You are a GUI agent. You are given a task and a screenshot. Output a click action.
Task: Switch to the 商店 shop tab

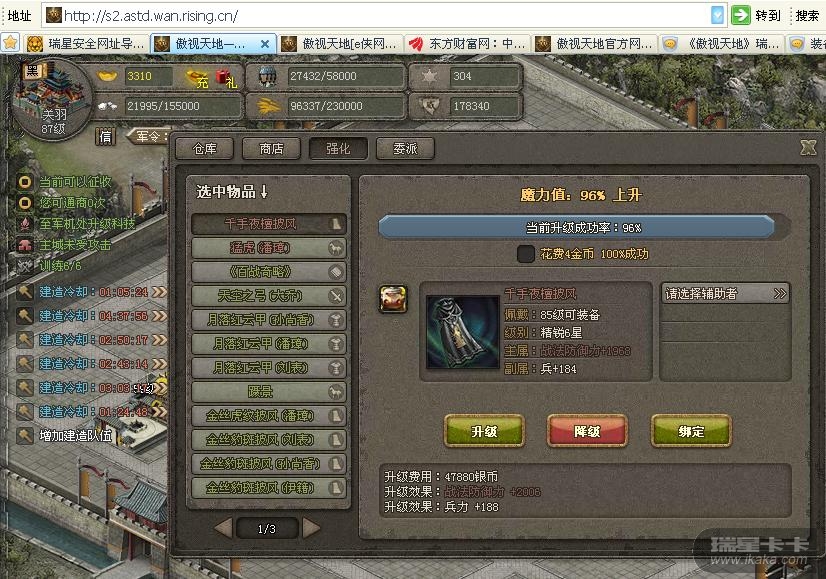271,148
